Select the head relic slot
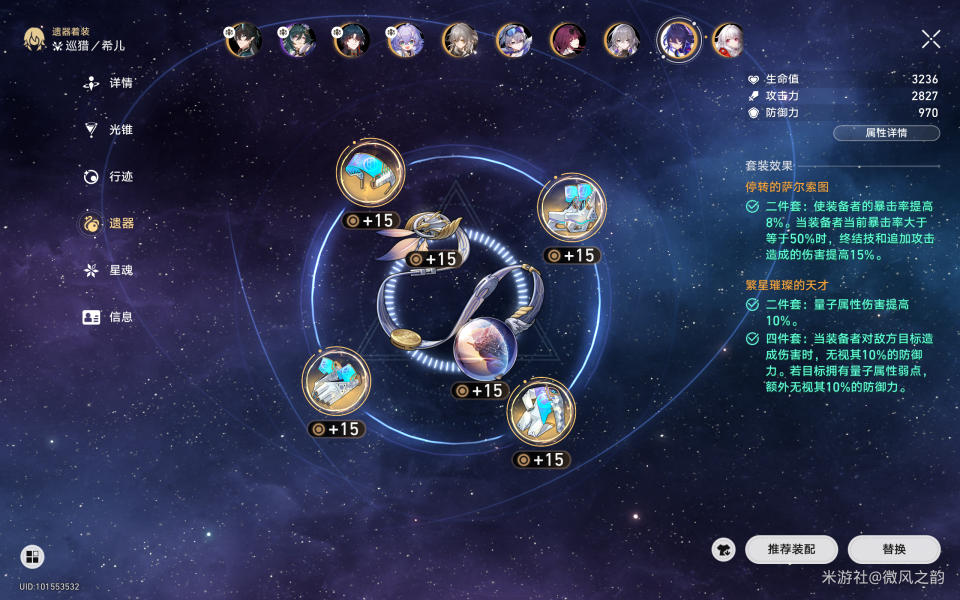 pos(371,173)
